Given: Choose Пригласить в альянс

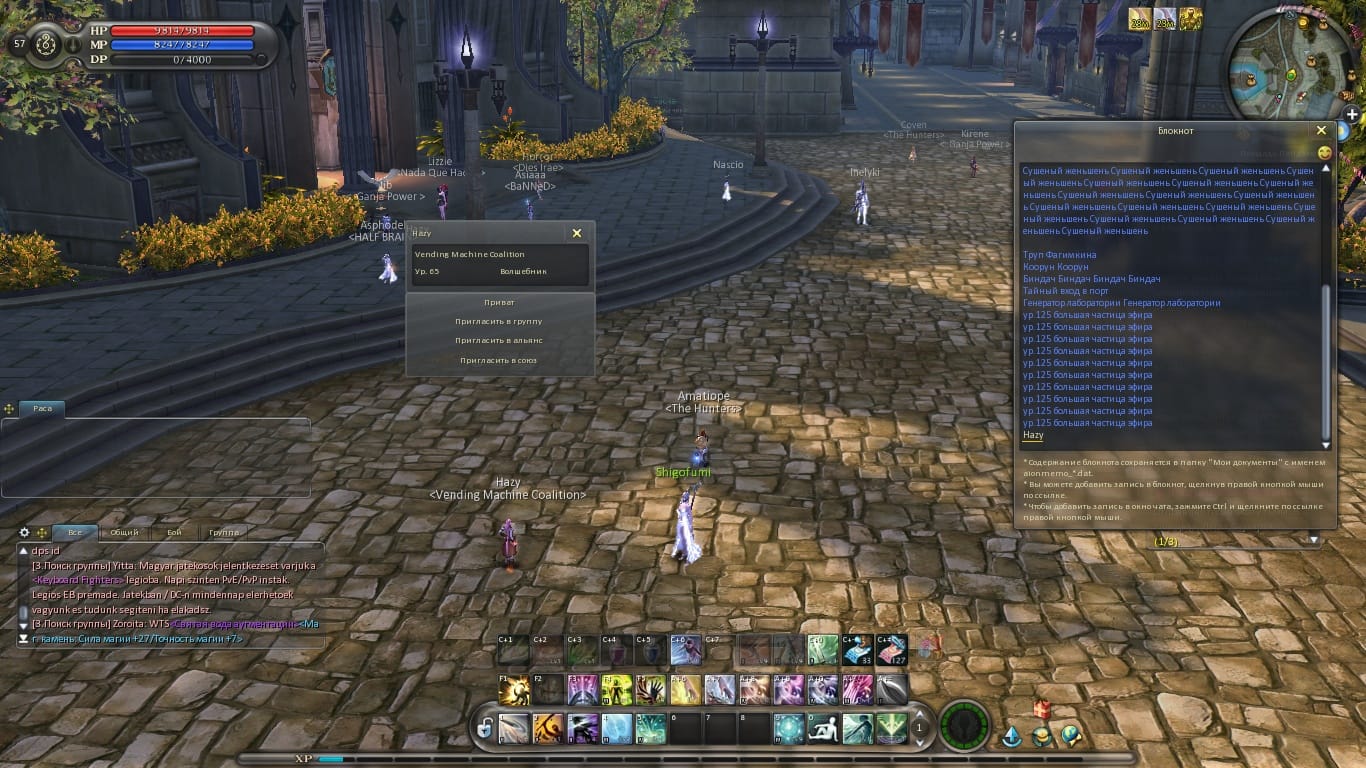Looking at the screenshot, I should coord(500,340).
